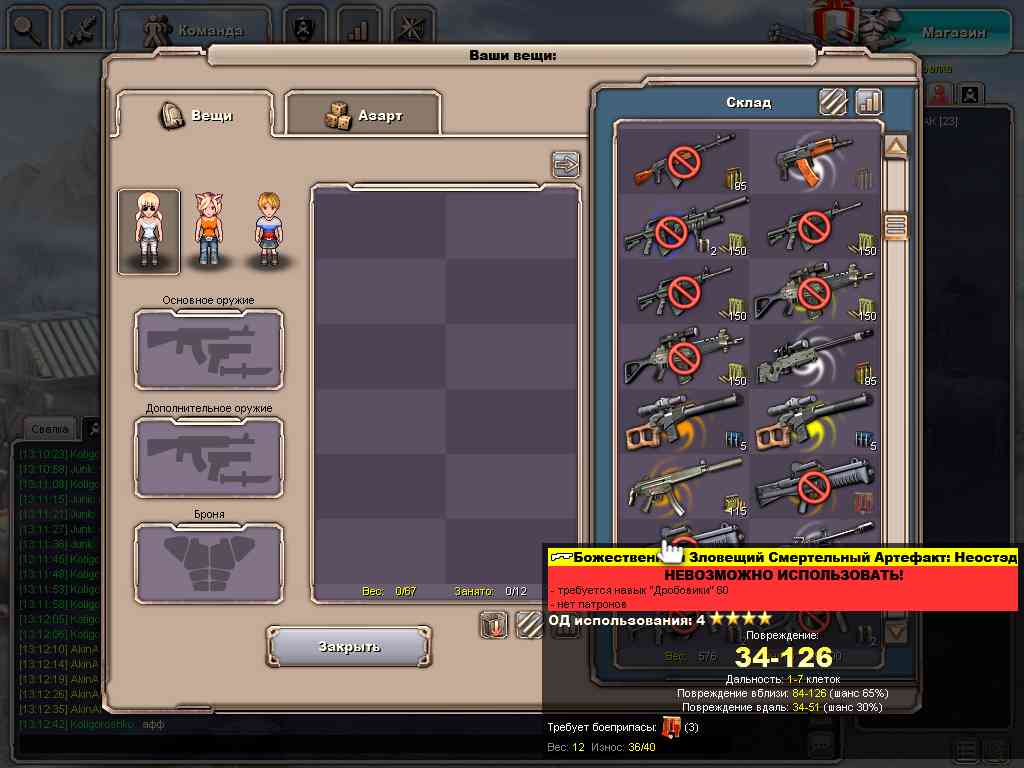Click the Основное оружие equipment slot
The image size is (1024, 768).
208,350
